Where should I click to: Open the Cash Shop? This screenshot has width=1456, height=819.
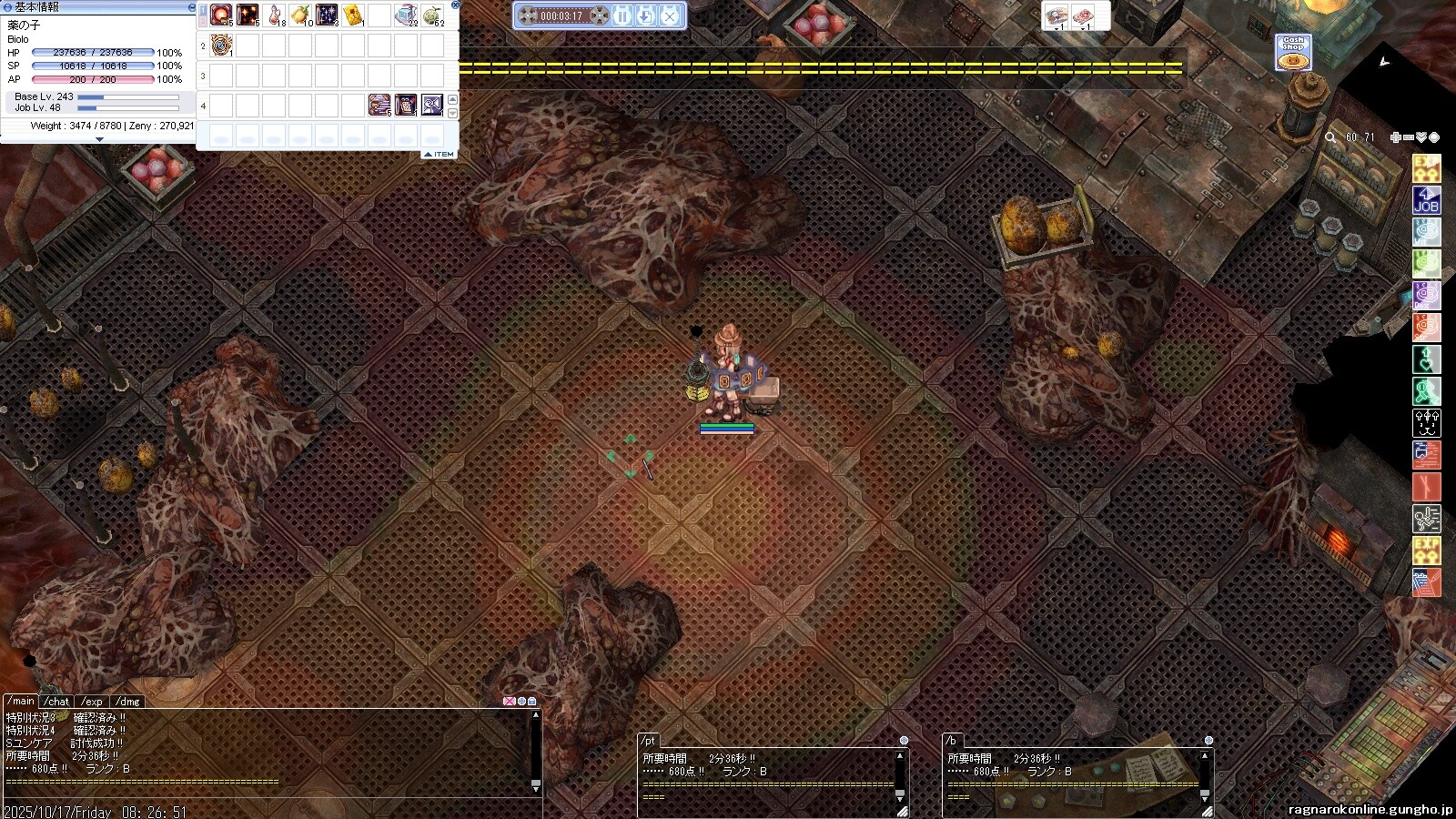coord(1292,53)
